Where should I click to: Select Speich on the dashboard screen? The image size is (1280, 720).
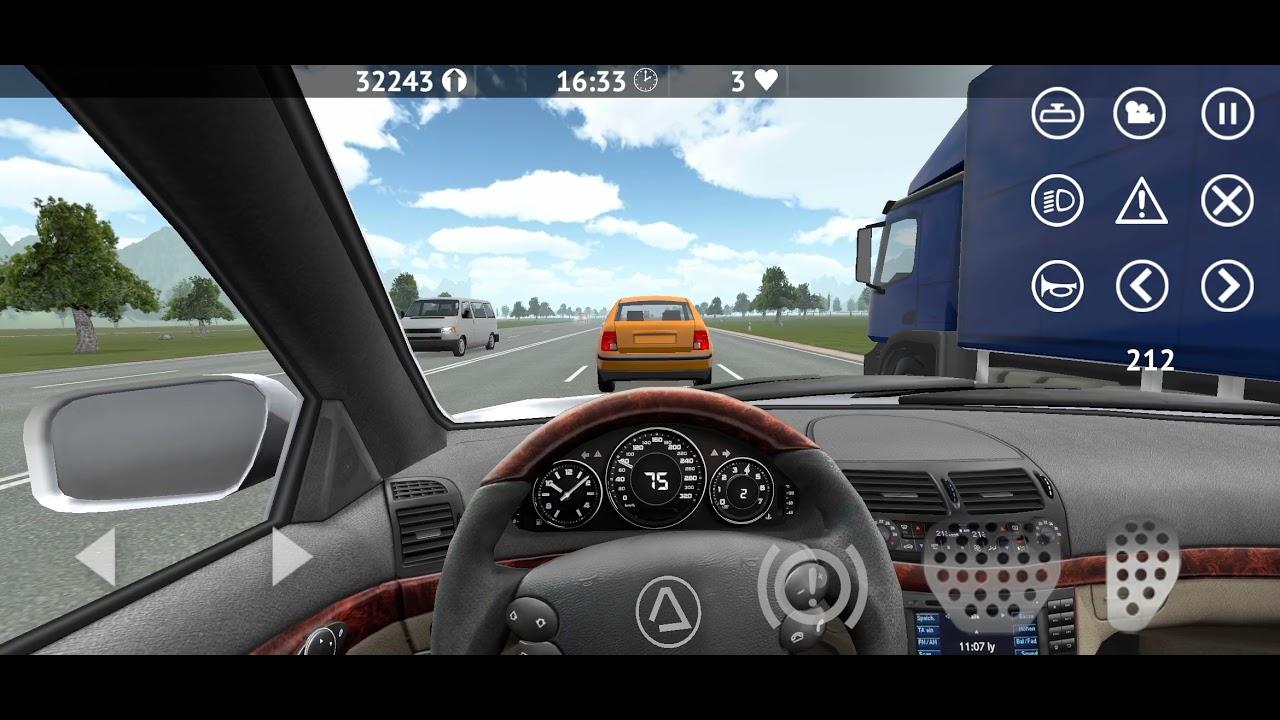click(x=928, y=616)
